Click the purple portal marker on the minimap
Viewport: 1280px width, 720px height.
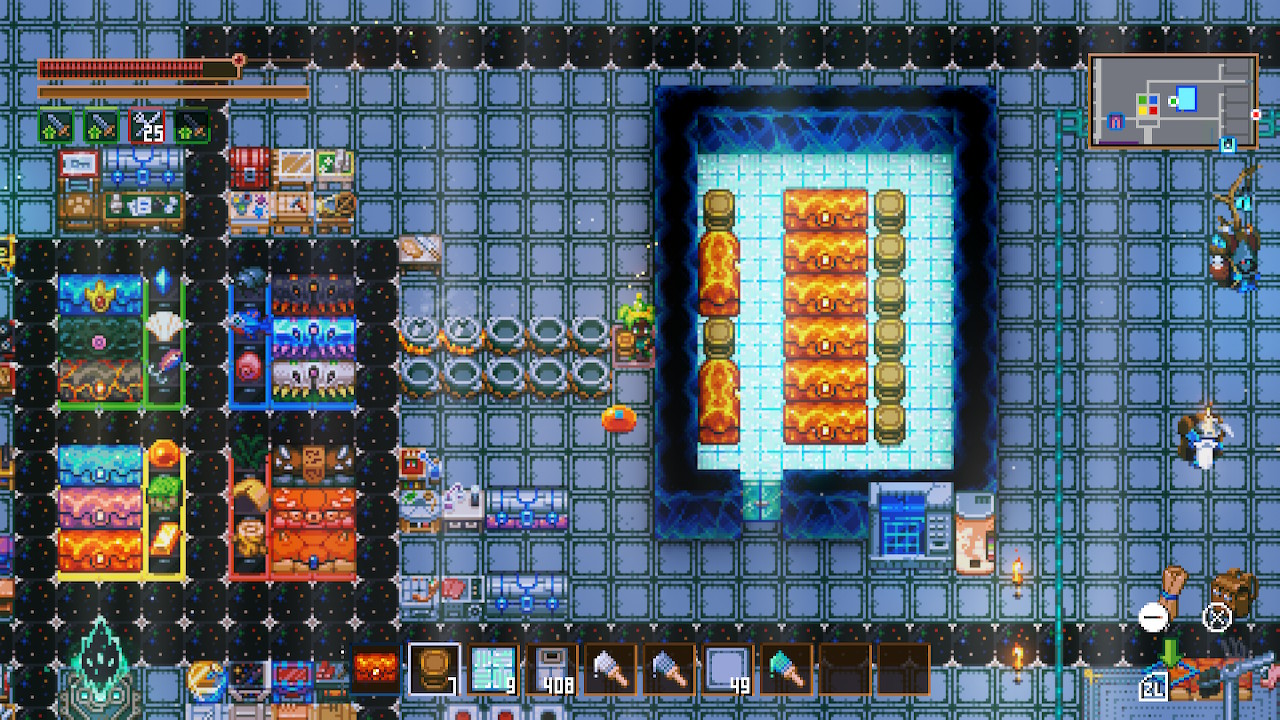click(1117, 122)
